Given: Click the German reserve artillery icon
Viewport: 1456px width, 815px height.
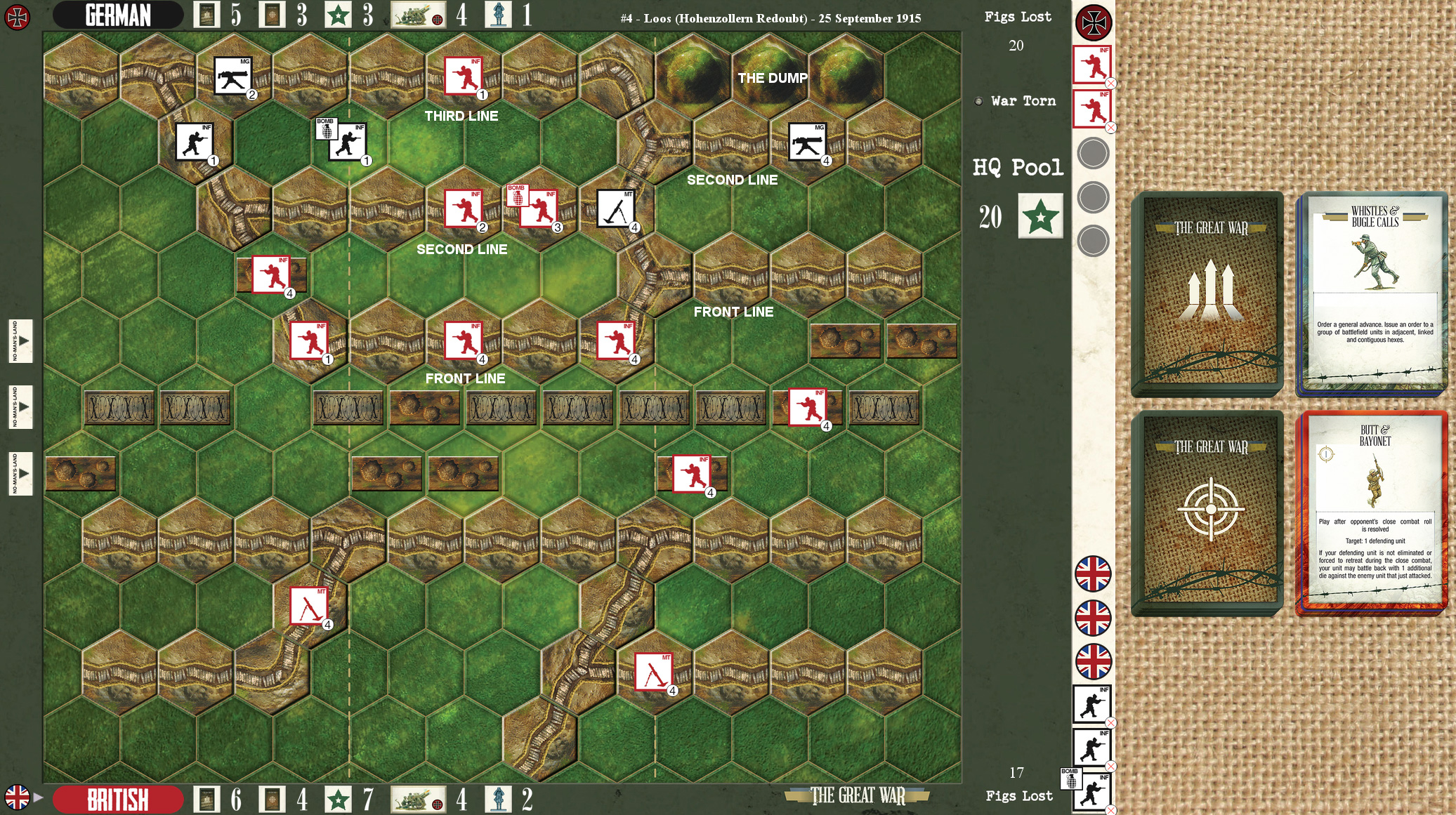Looking at the screenshot, I should pos(419,15).
